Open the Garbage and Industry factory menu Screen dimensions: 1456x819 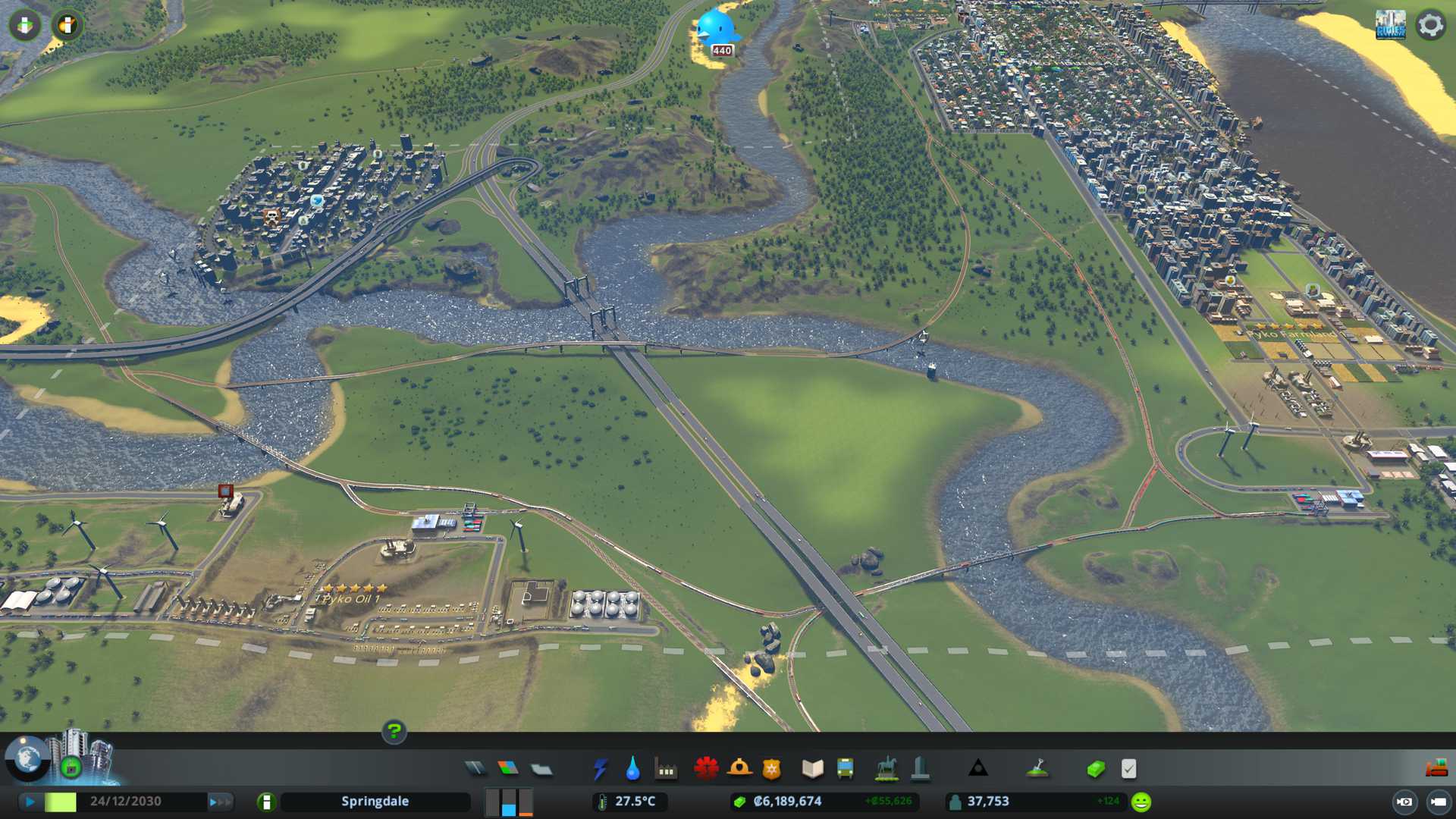click(x=666, y=769)
